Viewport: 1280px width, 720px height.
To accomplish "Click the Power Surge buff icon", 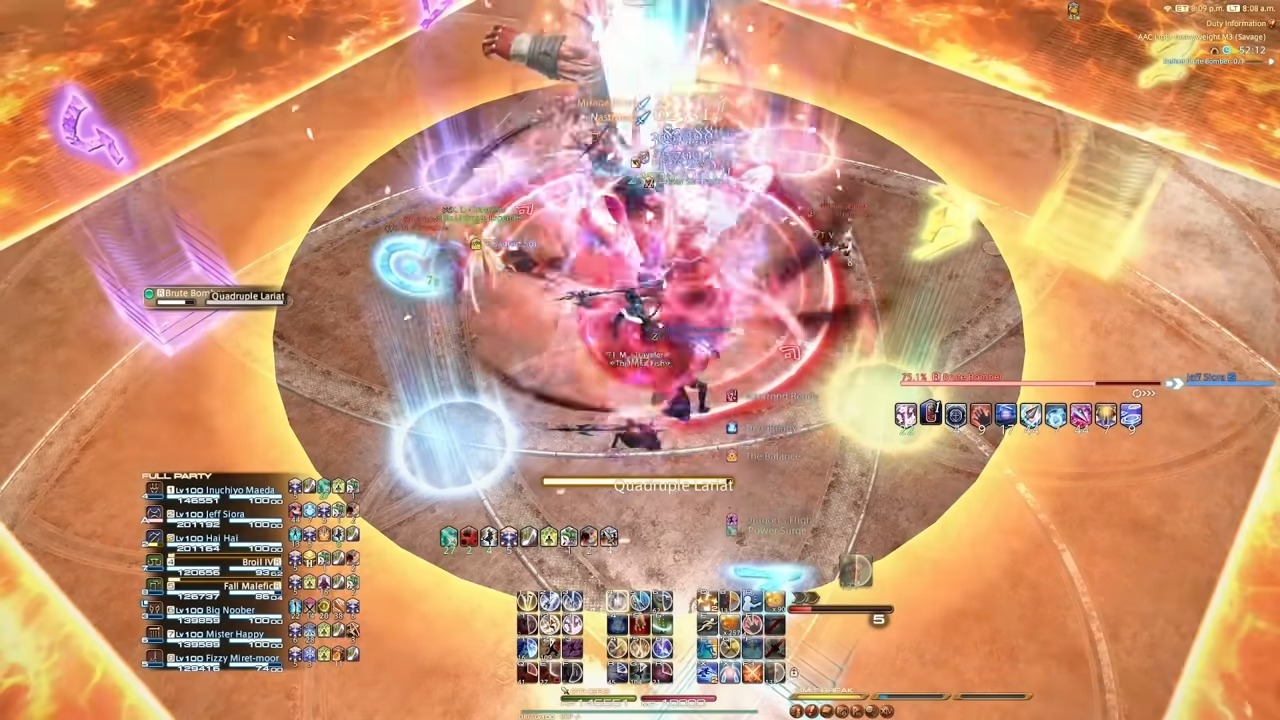I will pos(731,531).
